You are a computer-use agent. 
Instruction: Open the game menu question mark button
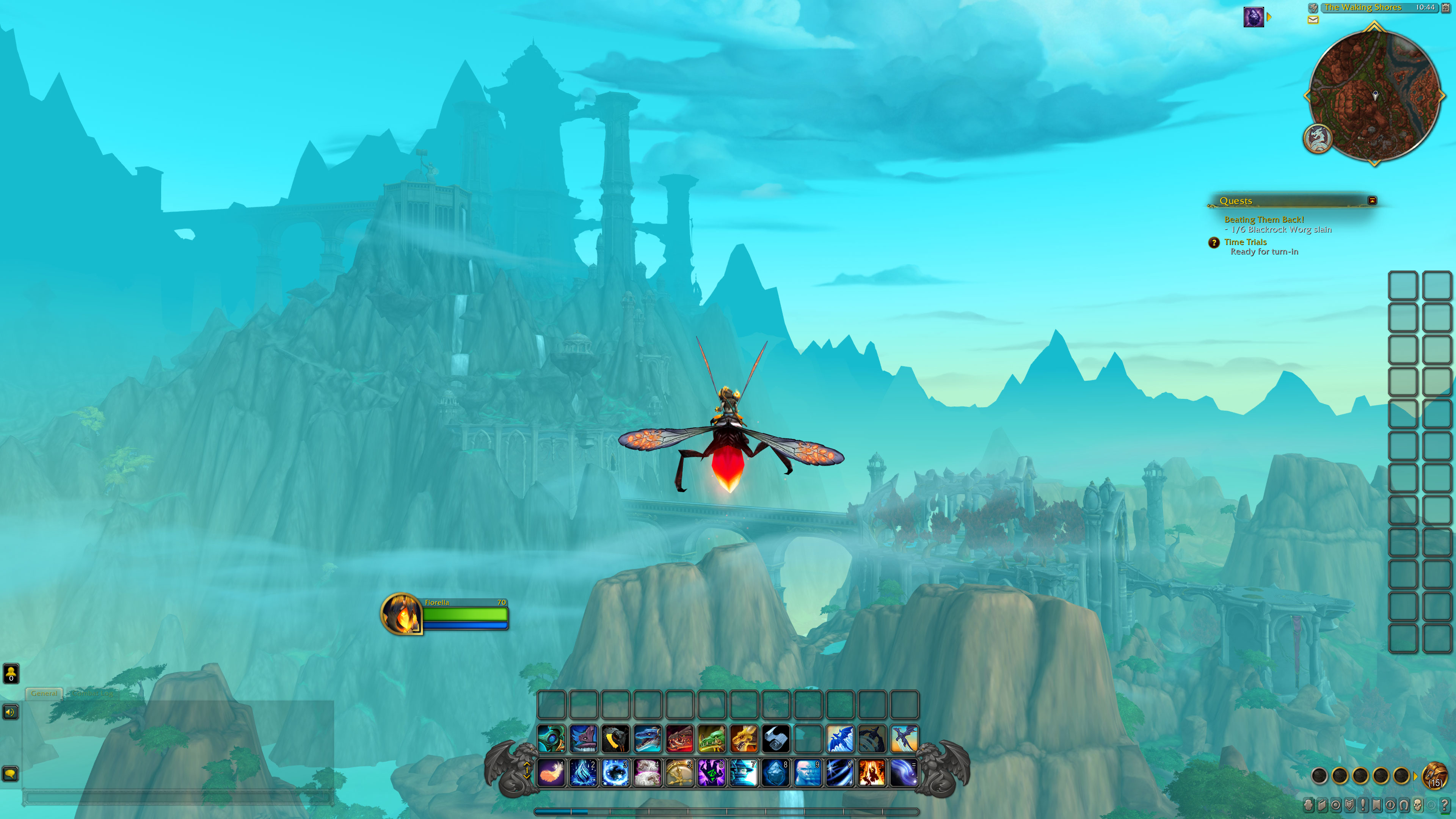[x=1445, y=805]
